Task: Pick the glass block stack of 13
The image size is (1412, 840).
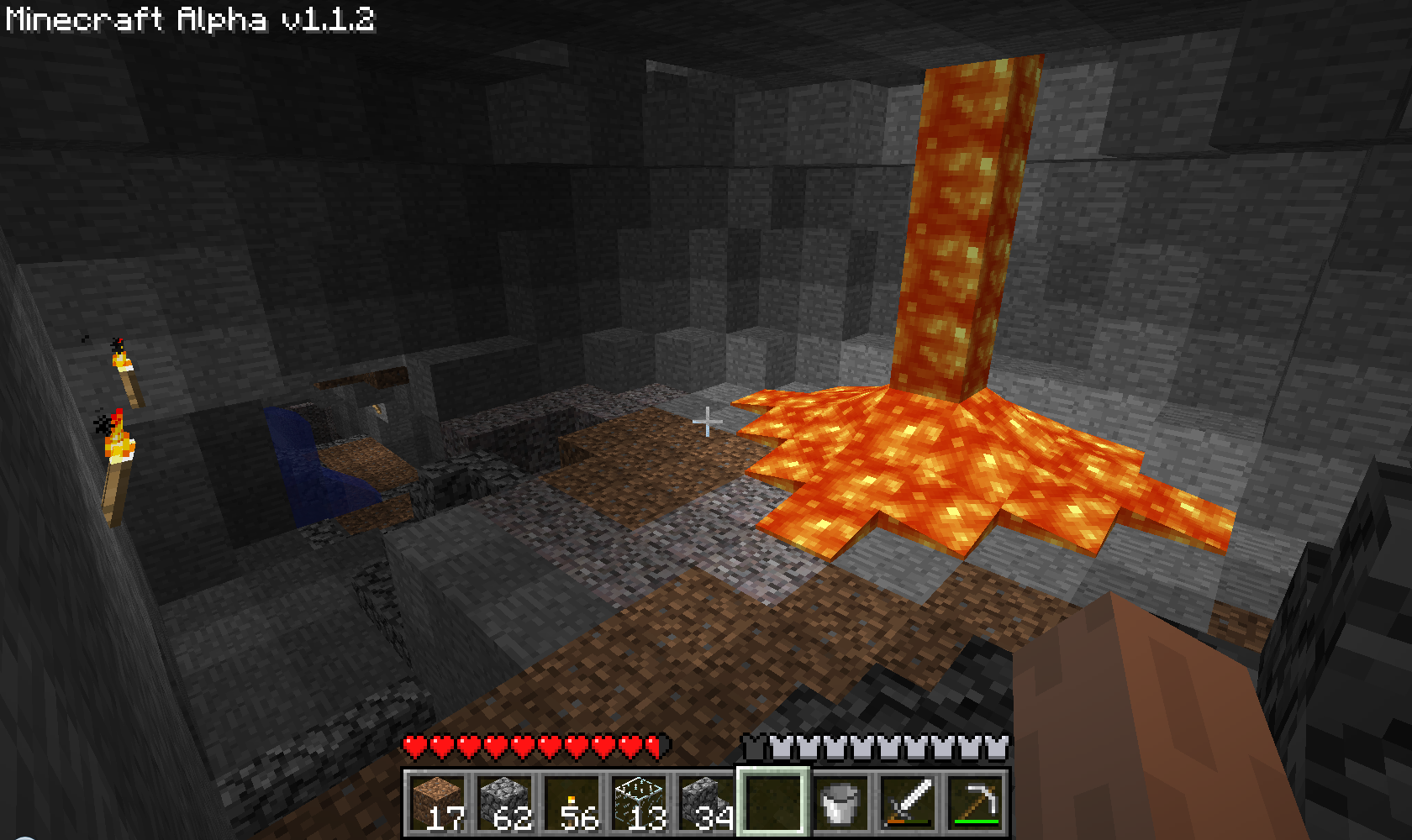Action: (x=640, y=803)
